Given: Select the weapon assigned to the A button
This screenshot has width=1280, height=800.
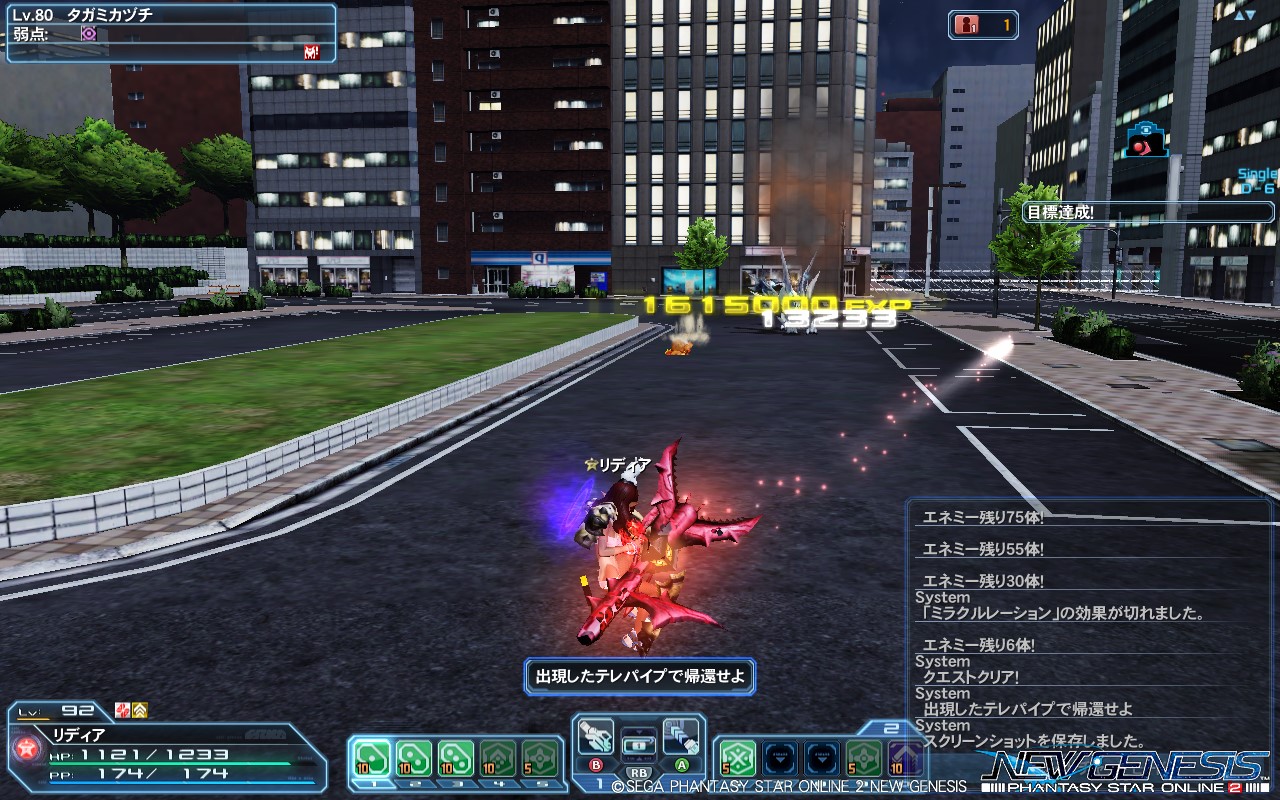Looking at the screenshot, I should coord(680,738).
